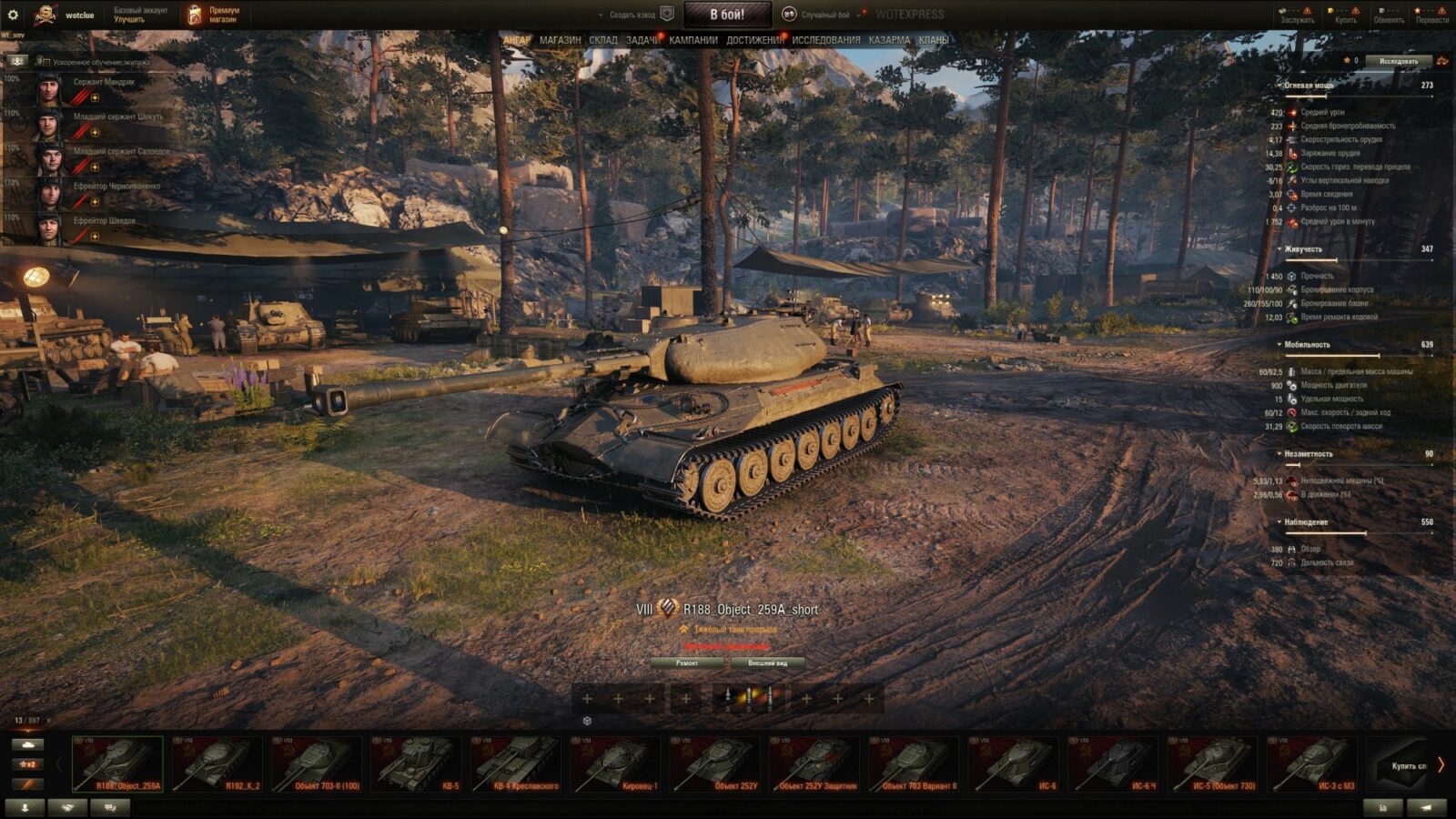Switch to the КАЗАРМА tab

click(889, 40)
